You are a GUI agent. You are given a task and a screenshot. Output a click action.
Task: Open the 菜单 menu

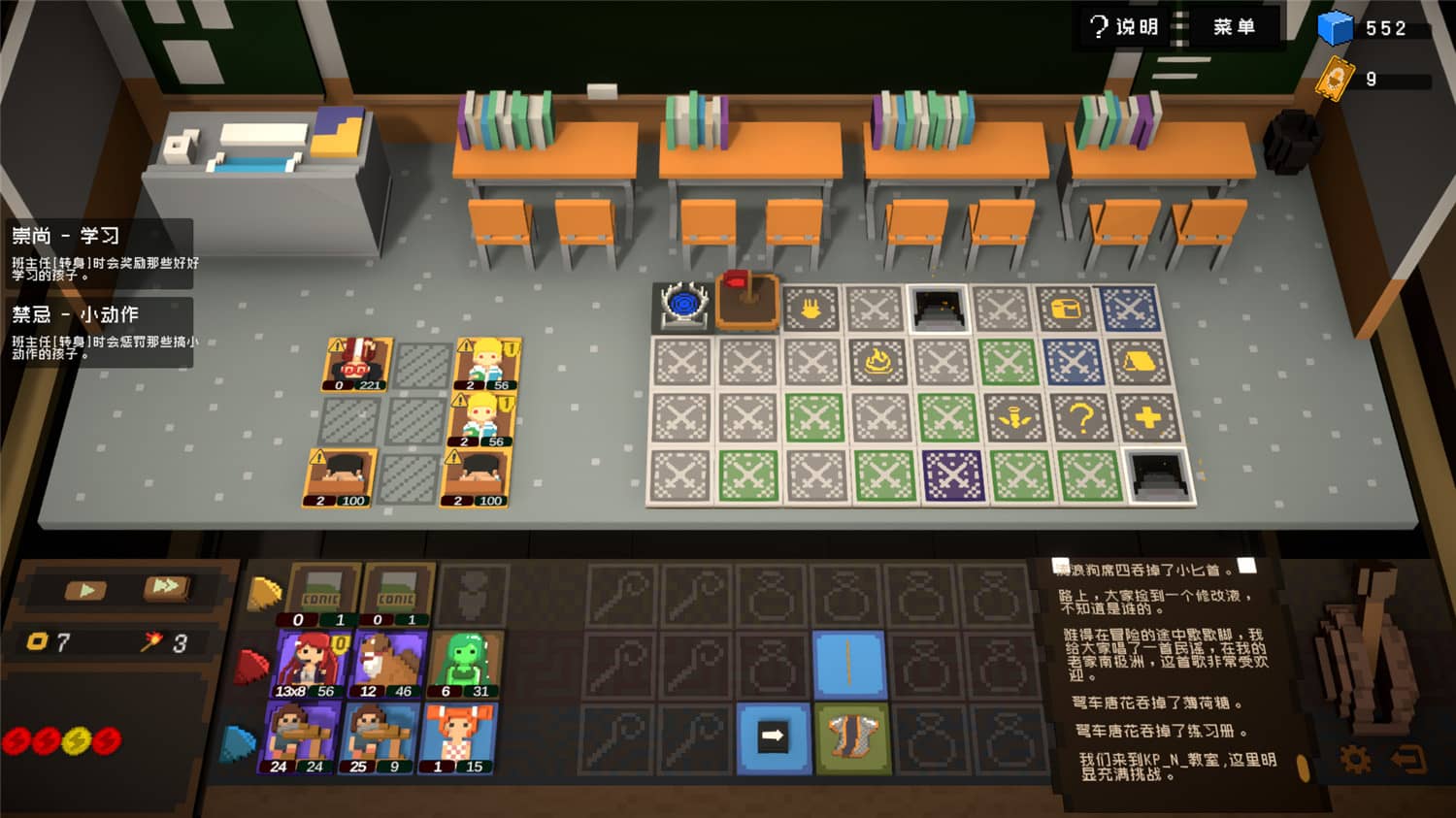click(1233, 27)
